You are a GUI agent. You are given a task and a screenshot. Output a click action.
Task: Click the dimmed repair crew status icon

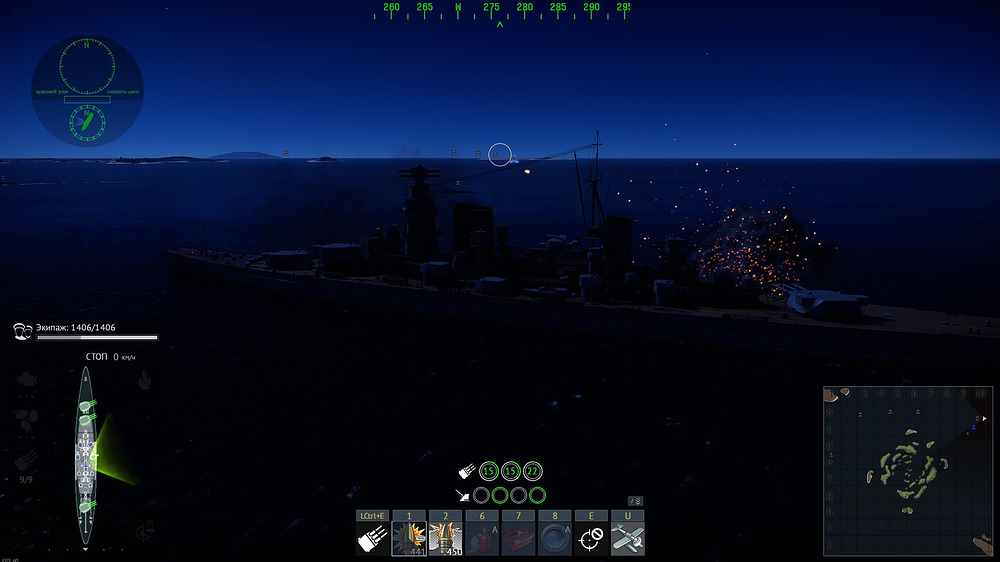click(145, 528)
